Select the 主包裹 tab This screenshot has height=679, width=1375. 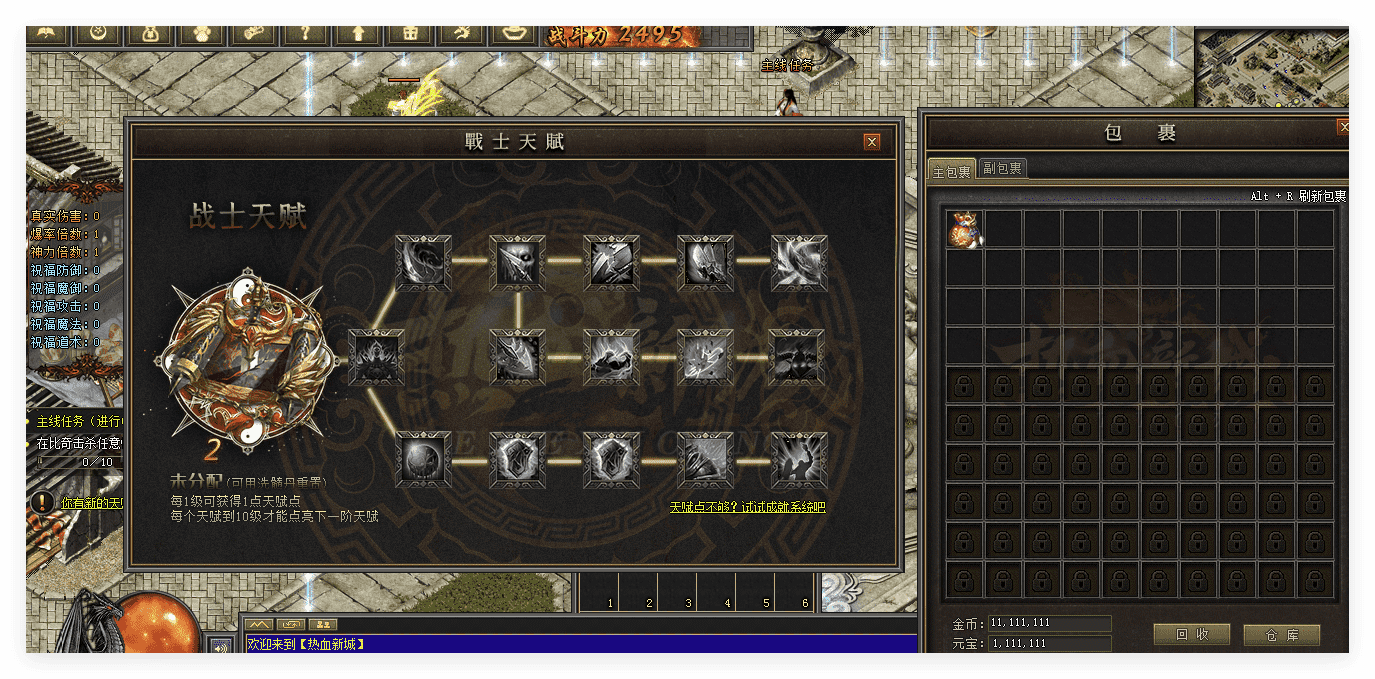[951, 171]
